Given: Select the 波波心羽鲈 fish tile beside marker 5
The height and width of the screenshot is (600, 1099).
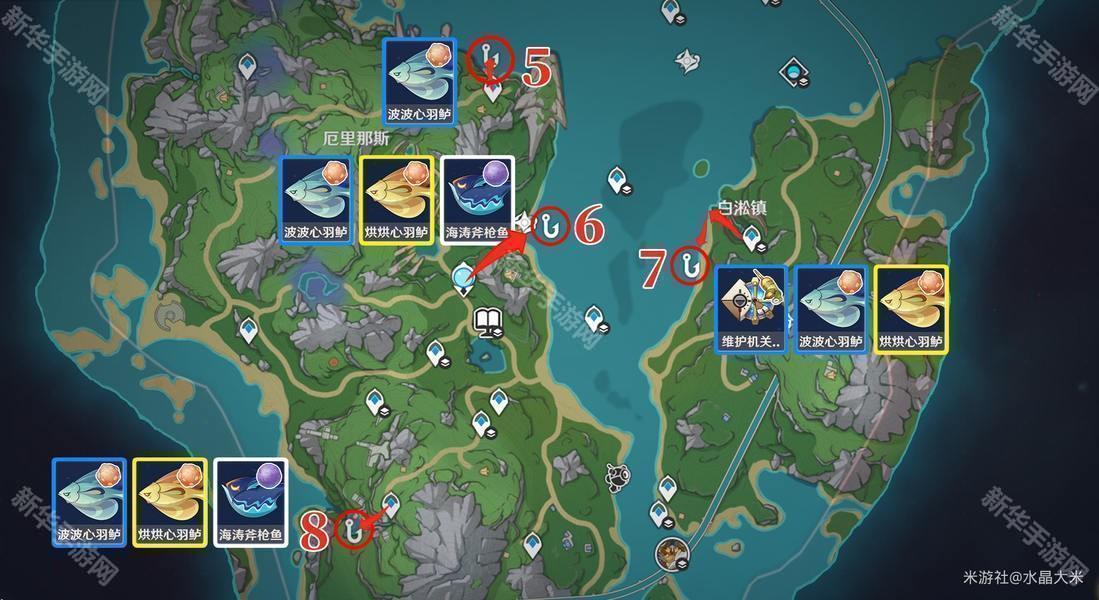Looking at the screenshot, I should pyautogui.click(x=420, y=81).
